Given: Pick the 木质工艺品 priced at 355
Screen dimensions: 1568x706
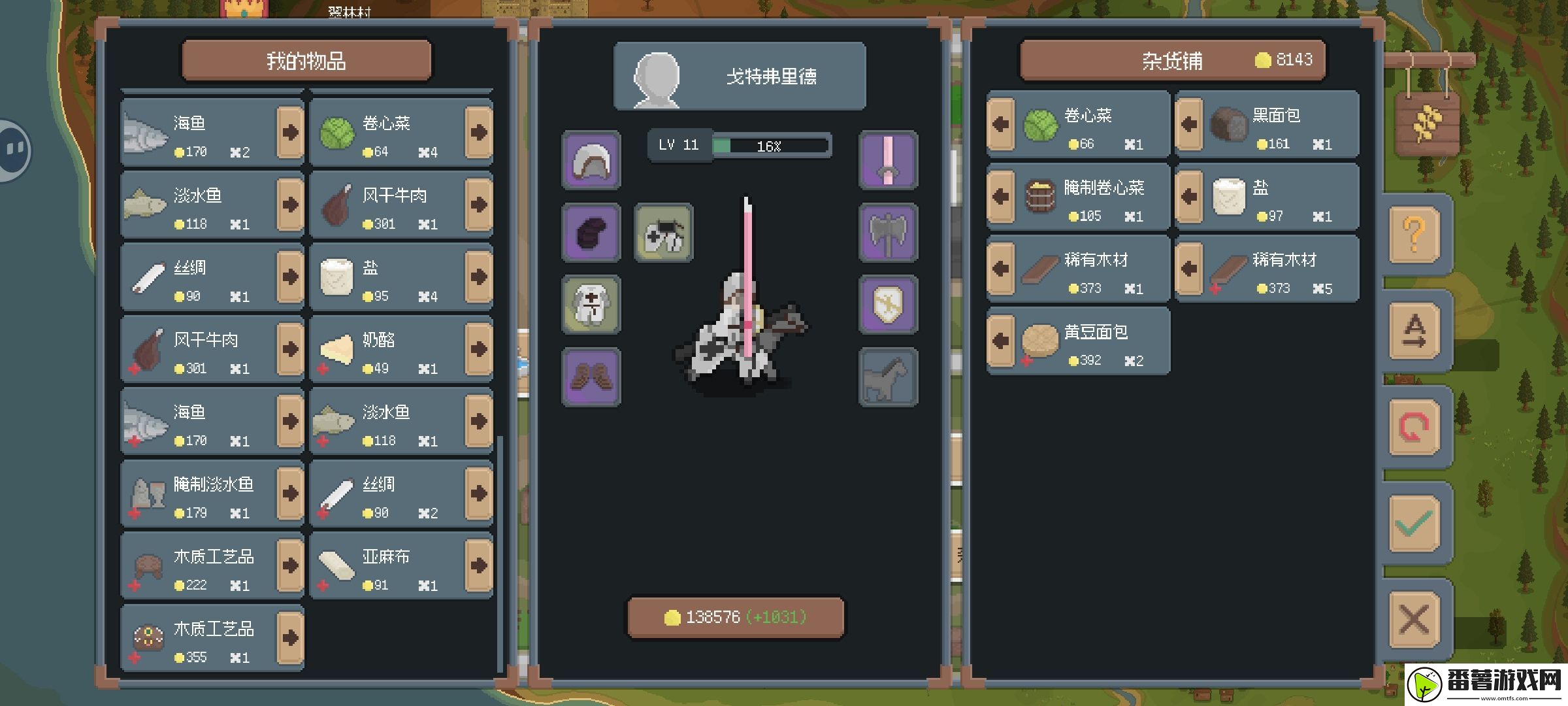Looking at the screenshot, I should [199, 639].
